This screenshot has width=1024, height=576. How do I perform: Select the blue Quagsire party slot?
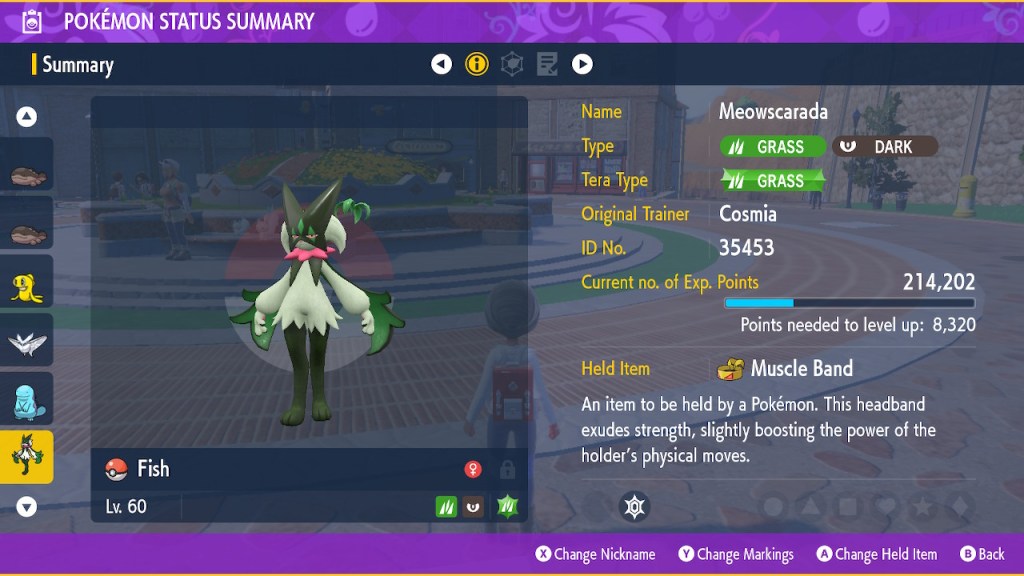[27, 399]
